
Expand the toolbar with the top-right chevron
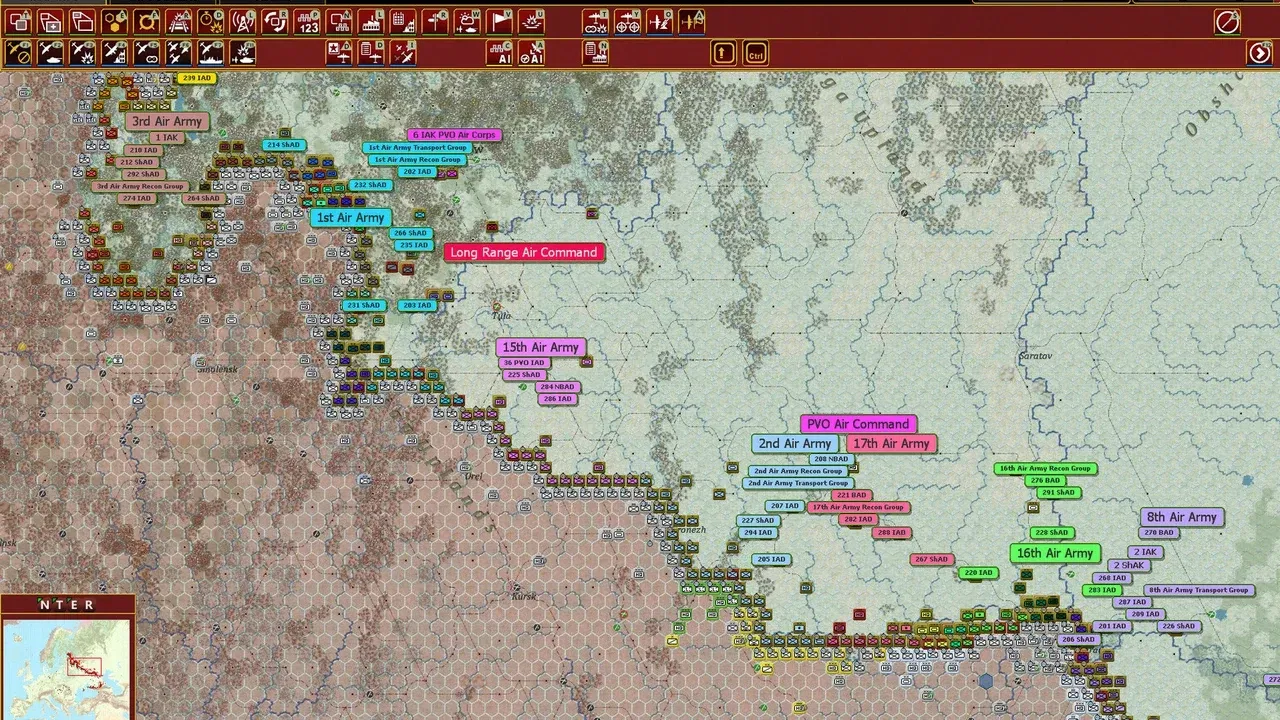(x=1227, y=21)
